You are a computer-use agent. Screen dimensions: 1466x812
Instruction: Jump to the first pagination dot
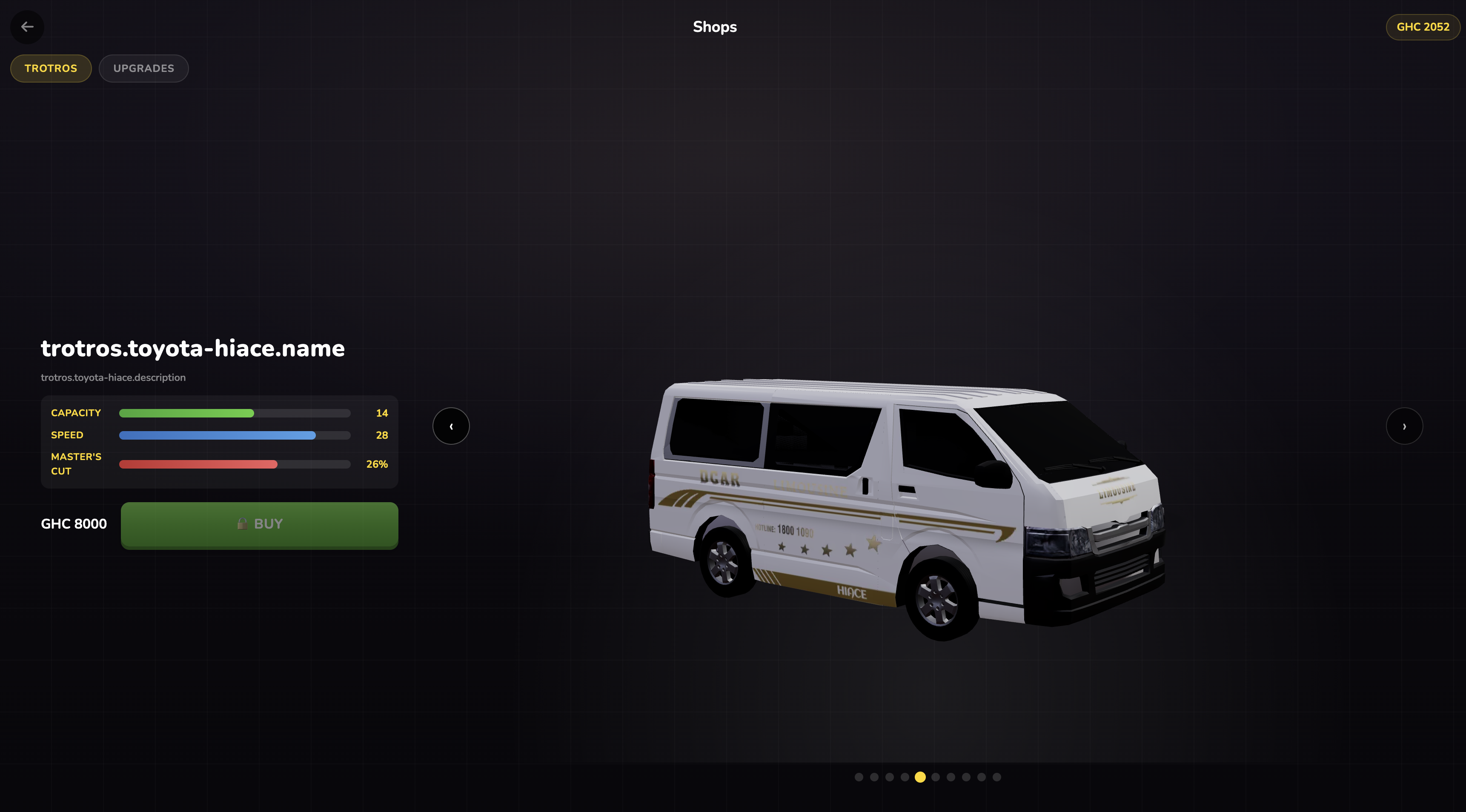point(859,777)
